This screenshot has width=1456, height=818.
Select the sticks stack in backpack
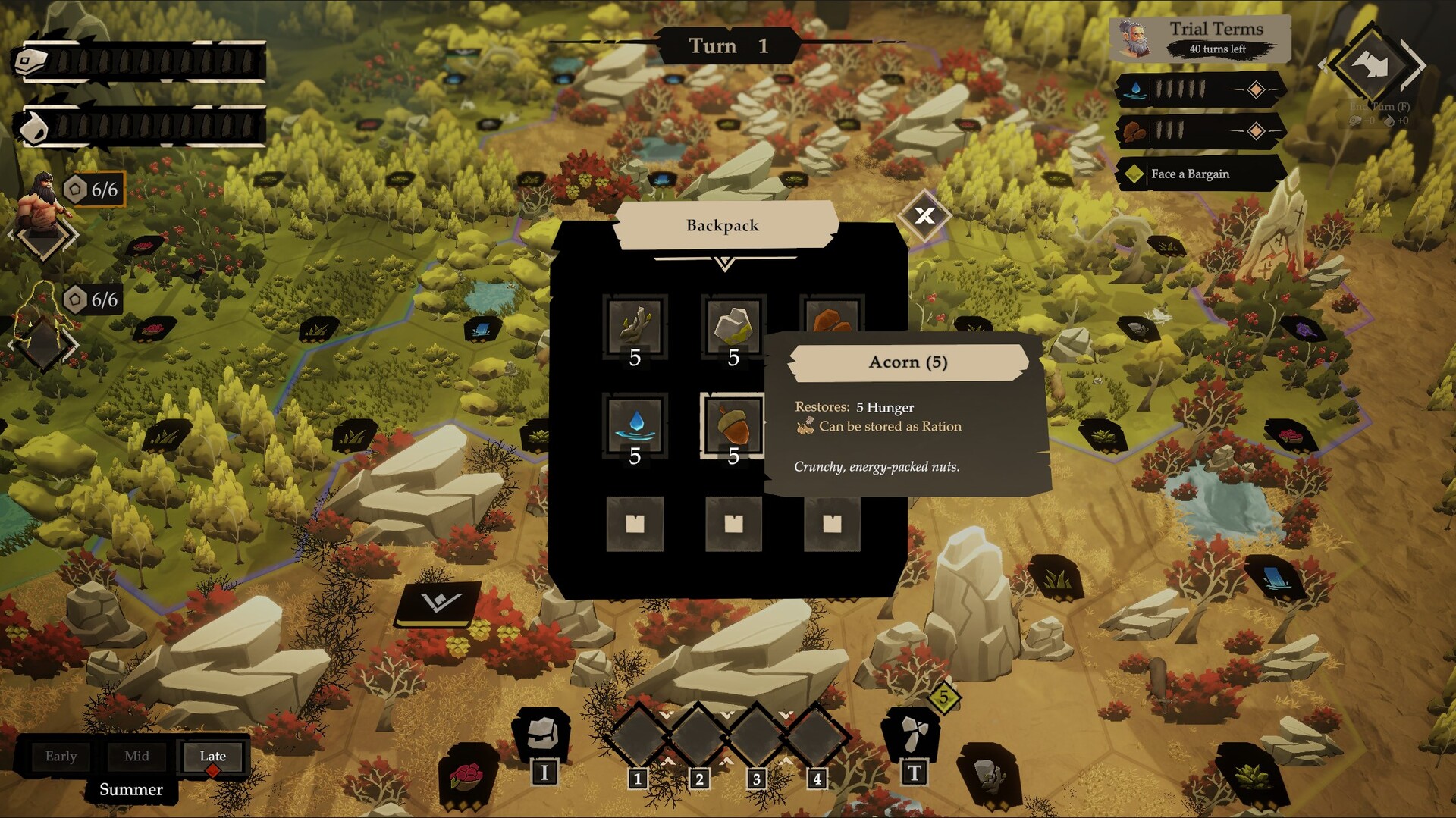(635, 326)
